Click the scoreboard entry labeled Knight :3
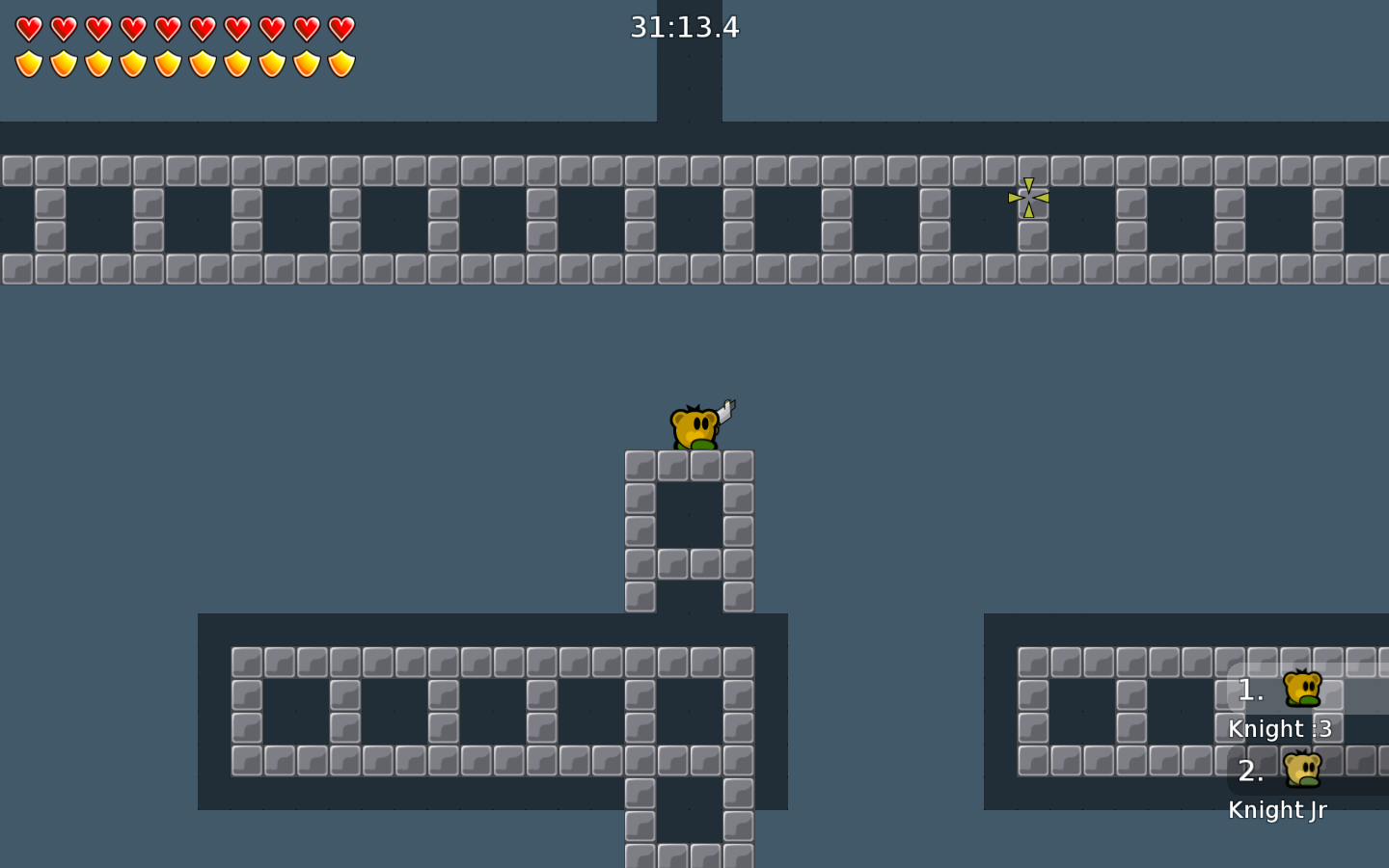 pyautogui.click(x=1279, y=728)
